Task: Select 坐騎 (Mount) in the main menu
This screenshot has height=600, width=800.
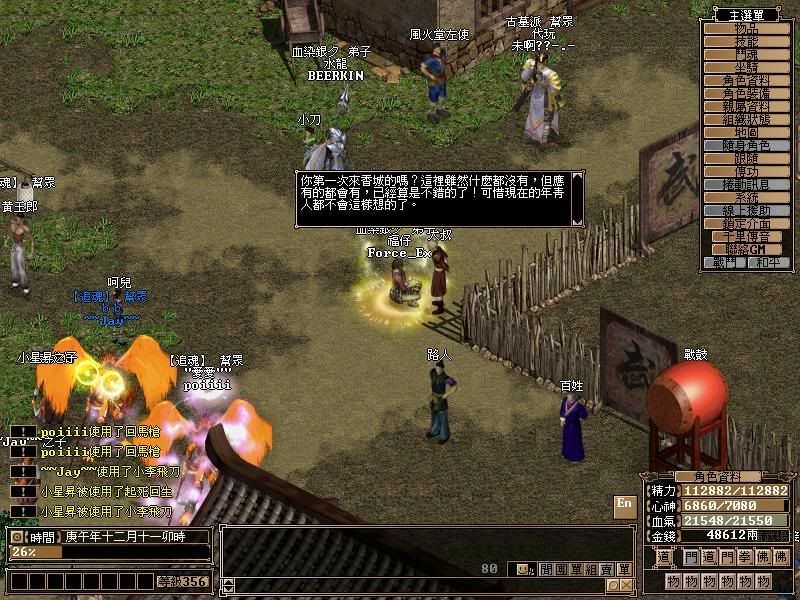Action: coord(746,68)
